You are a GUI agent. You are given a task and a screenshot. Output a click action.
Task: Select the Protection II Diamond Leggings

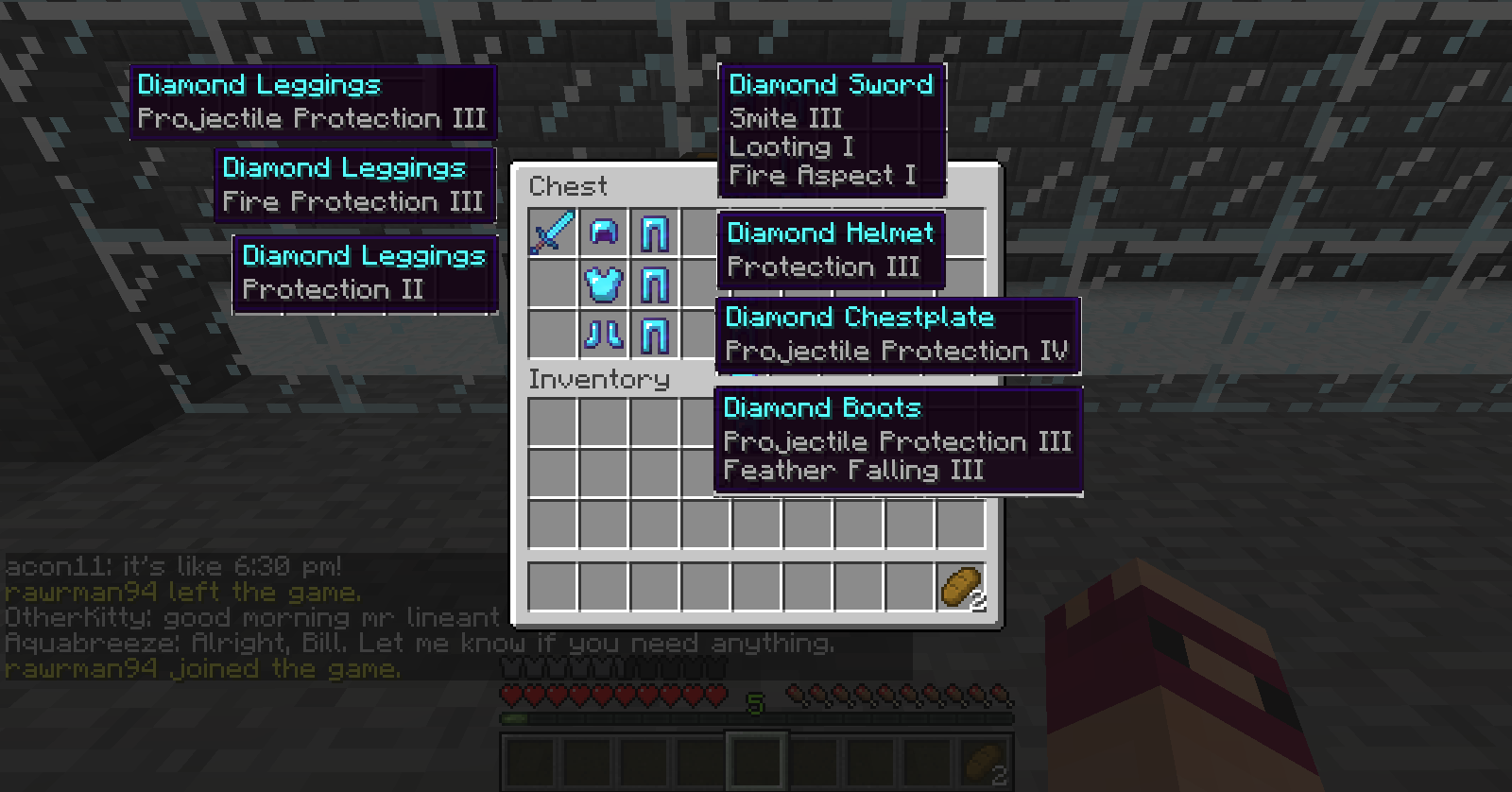pyautogui.click(x=654, y=333)
